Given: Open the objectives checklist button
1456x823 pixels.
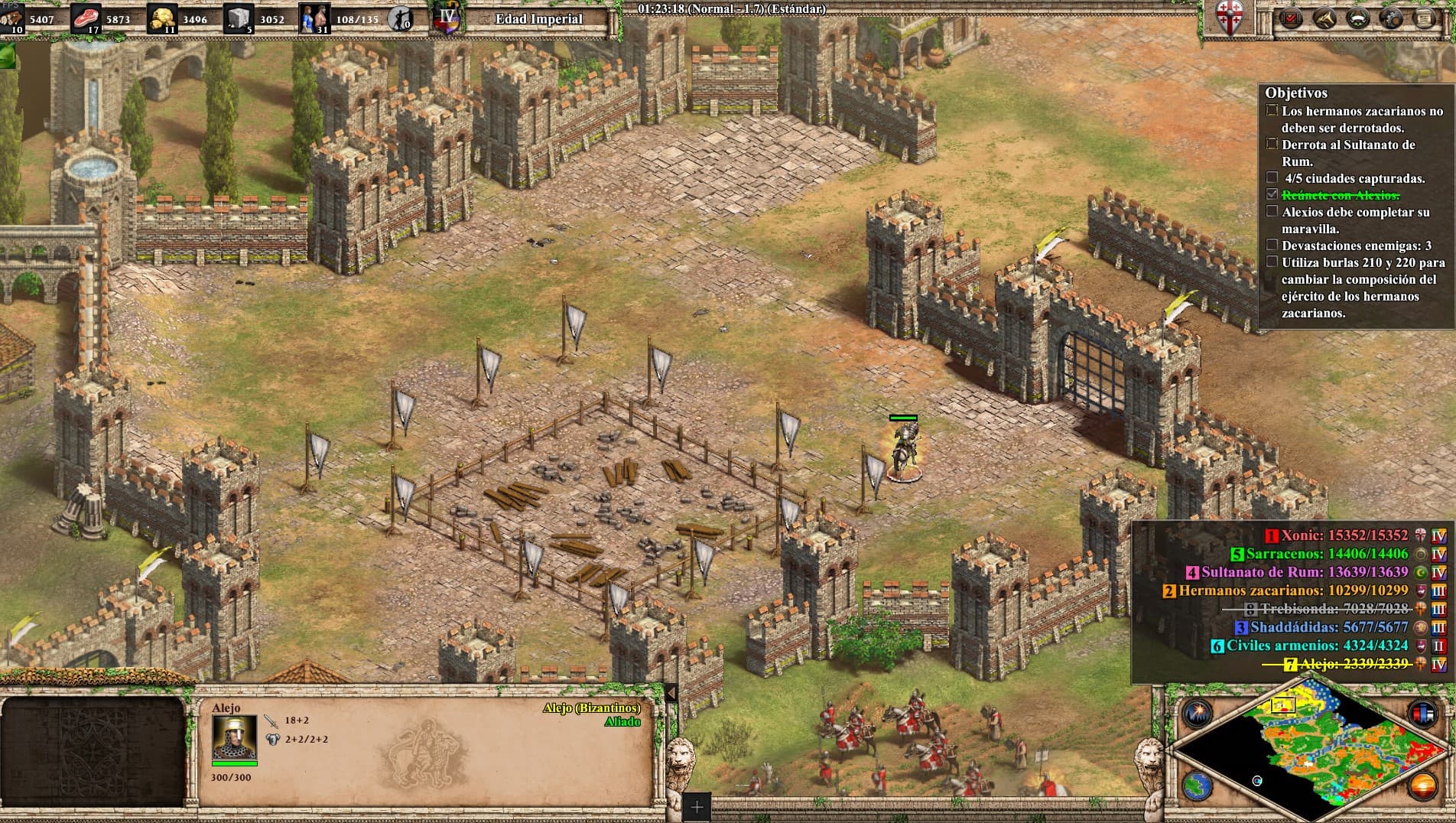Looking at the screenshot, I should (1292, 18).
